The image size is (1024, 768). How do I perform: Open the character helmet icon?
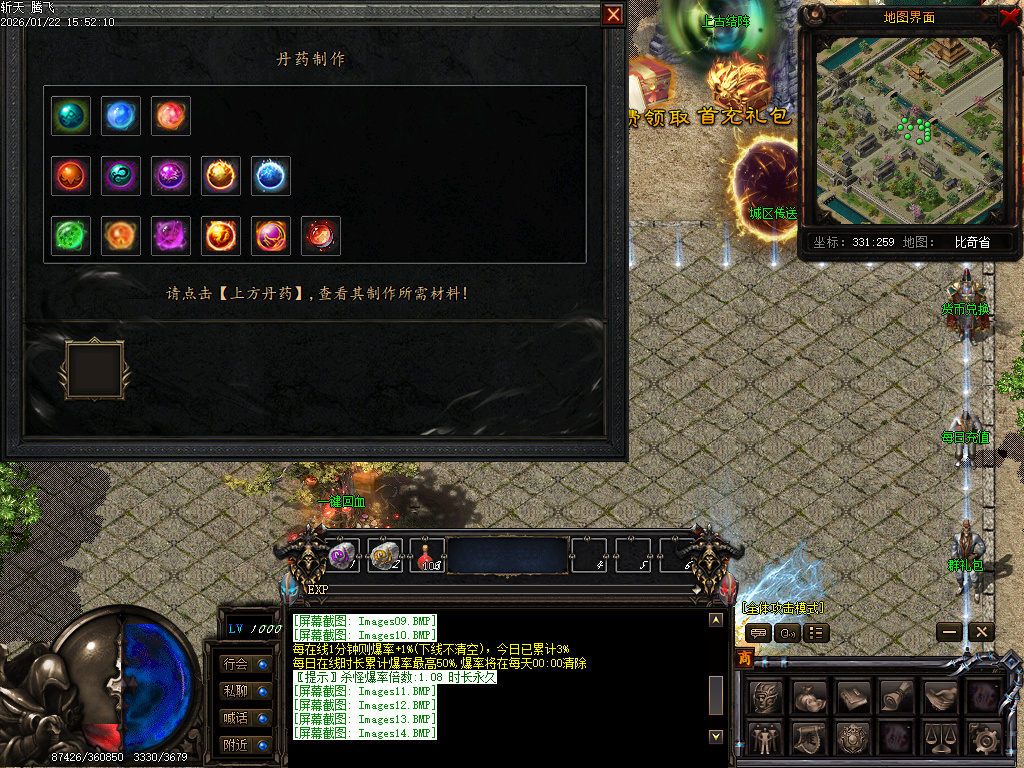[765, 696]
